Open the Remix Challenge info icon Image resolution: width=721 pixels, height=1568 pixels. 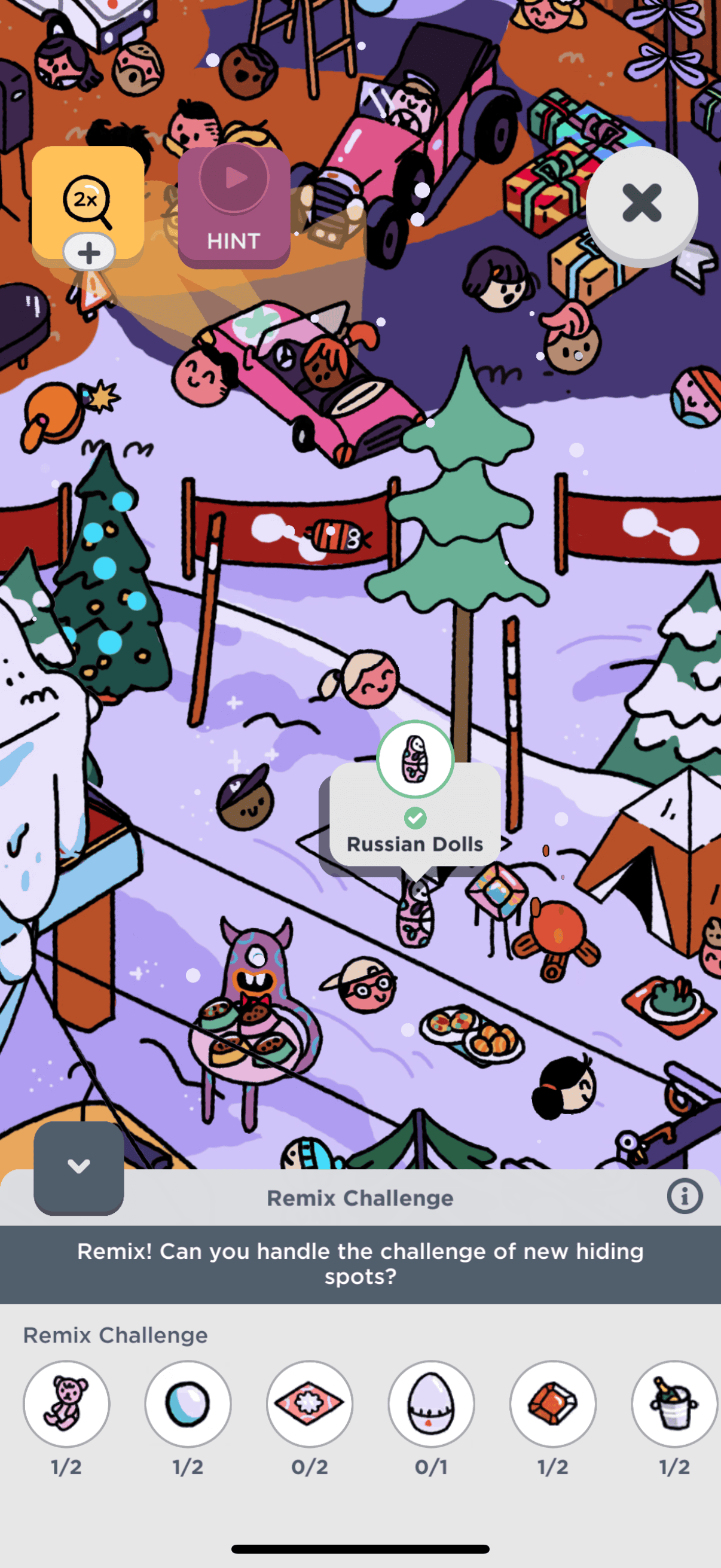(x=685, y=1197)
